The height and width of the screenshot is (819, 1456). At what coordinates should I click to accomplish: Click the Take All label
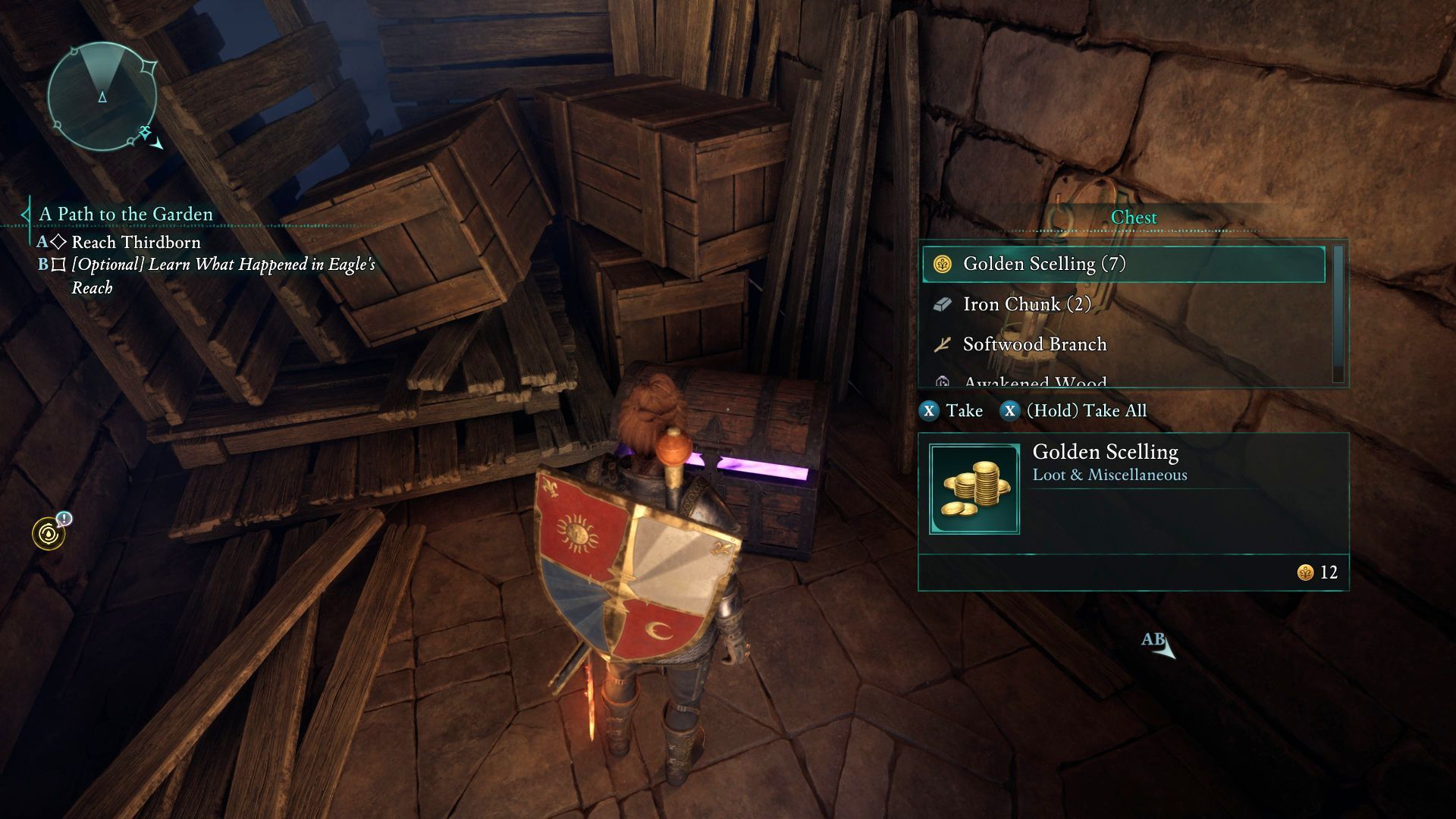coord(1086,411)
